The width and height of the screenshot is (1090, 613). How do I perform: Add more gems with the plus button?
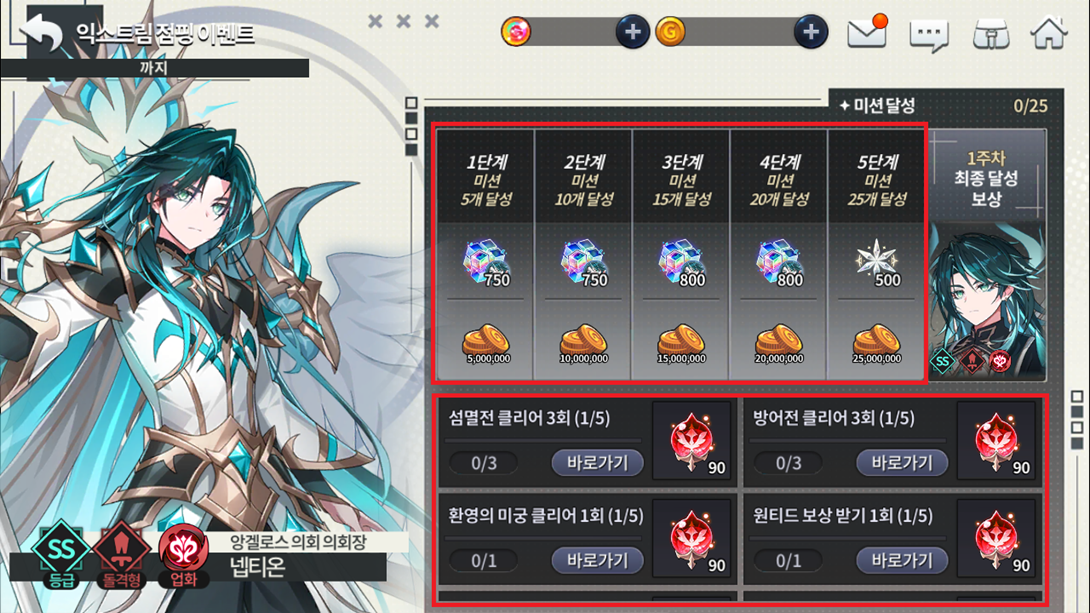(632, 32)
